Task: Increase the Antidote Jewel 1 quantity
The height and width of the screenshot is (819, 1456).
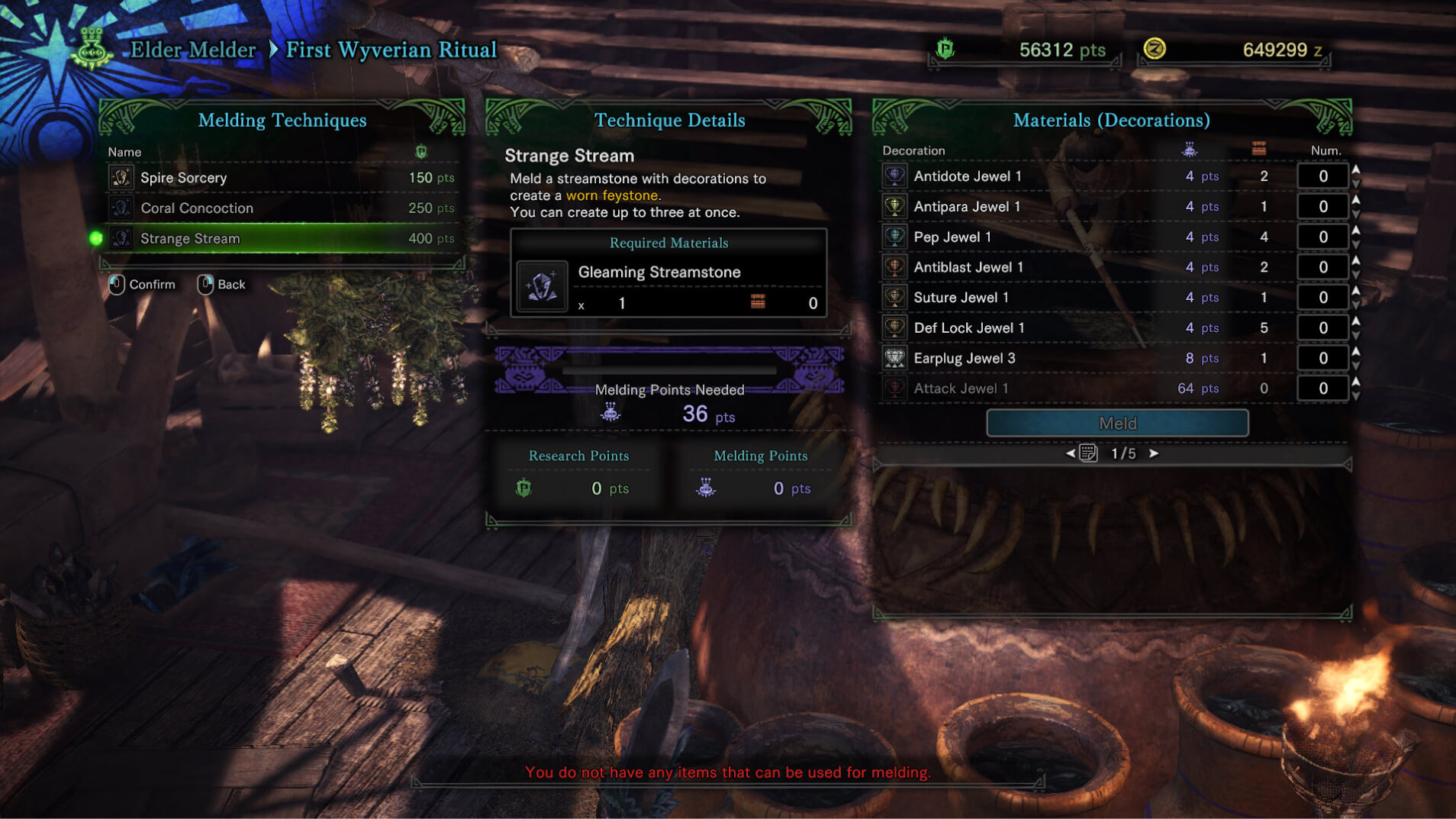Action: pos(1356,169)
